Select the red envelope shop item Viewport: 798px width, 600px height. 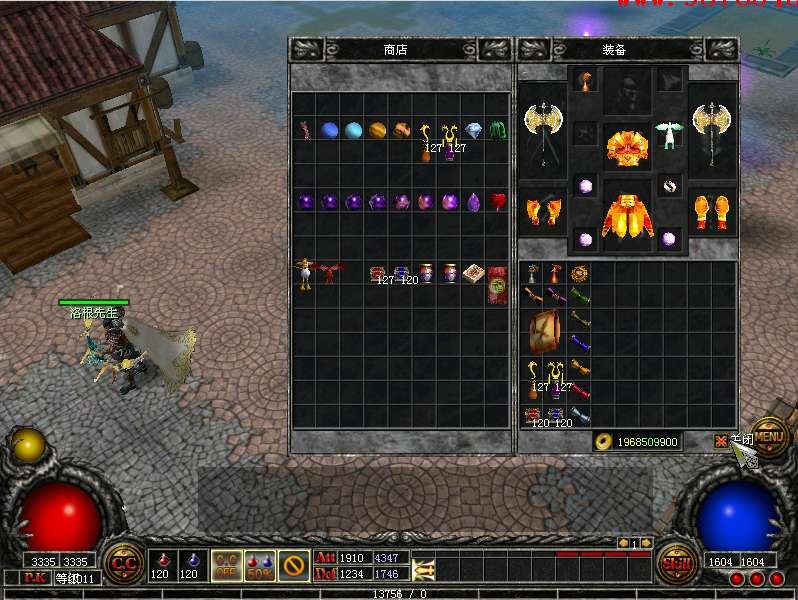coord(497,284)
